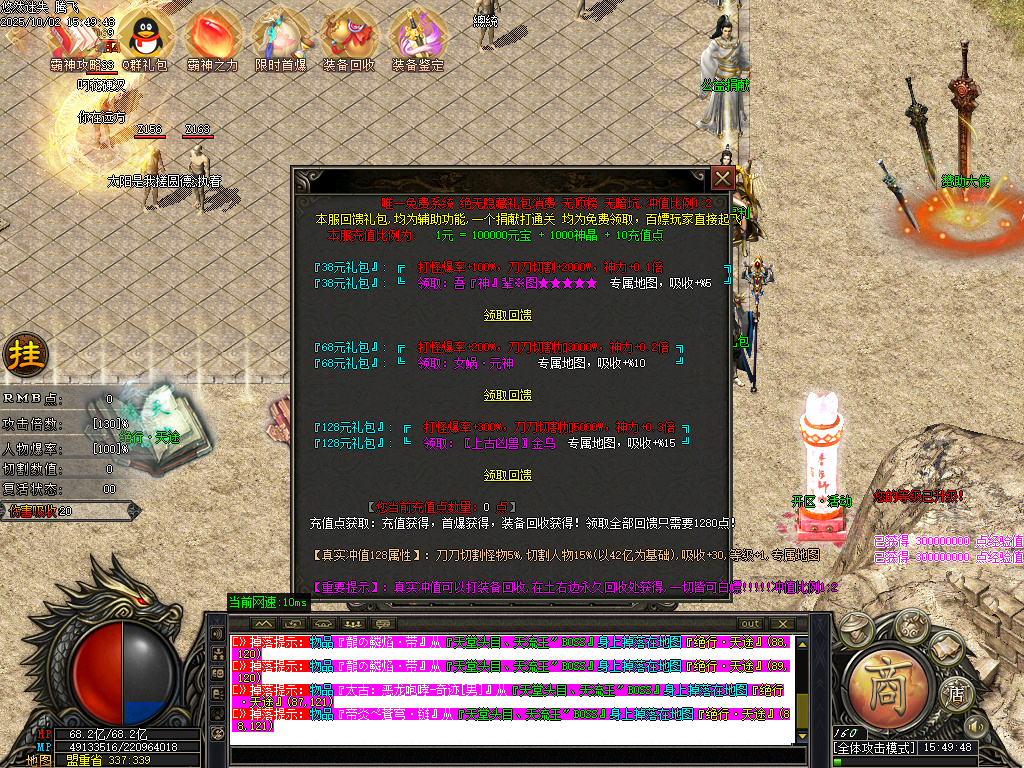Claim the 128元礼包 reward link
The height and width of the screenshot is (768, 1024).
point(508,475)
